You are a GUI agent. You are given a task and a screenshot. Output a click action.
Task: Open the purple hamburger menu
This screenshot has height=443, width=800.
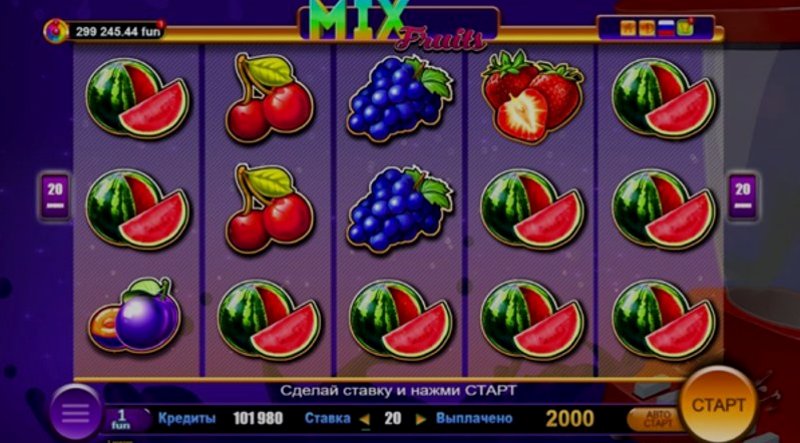click(x=75, y=414)
